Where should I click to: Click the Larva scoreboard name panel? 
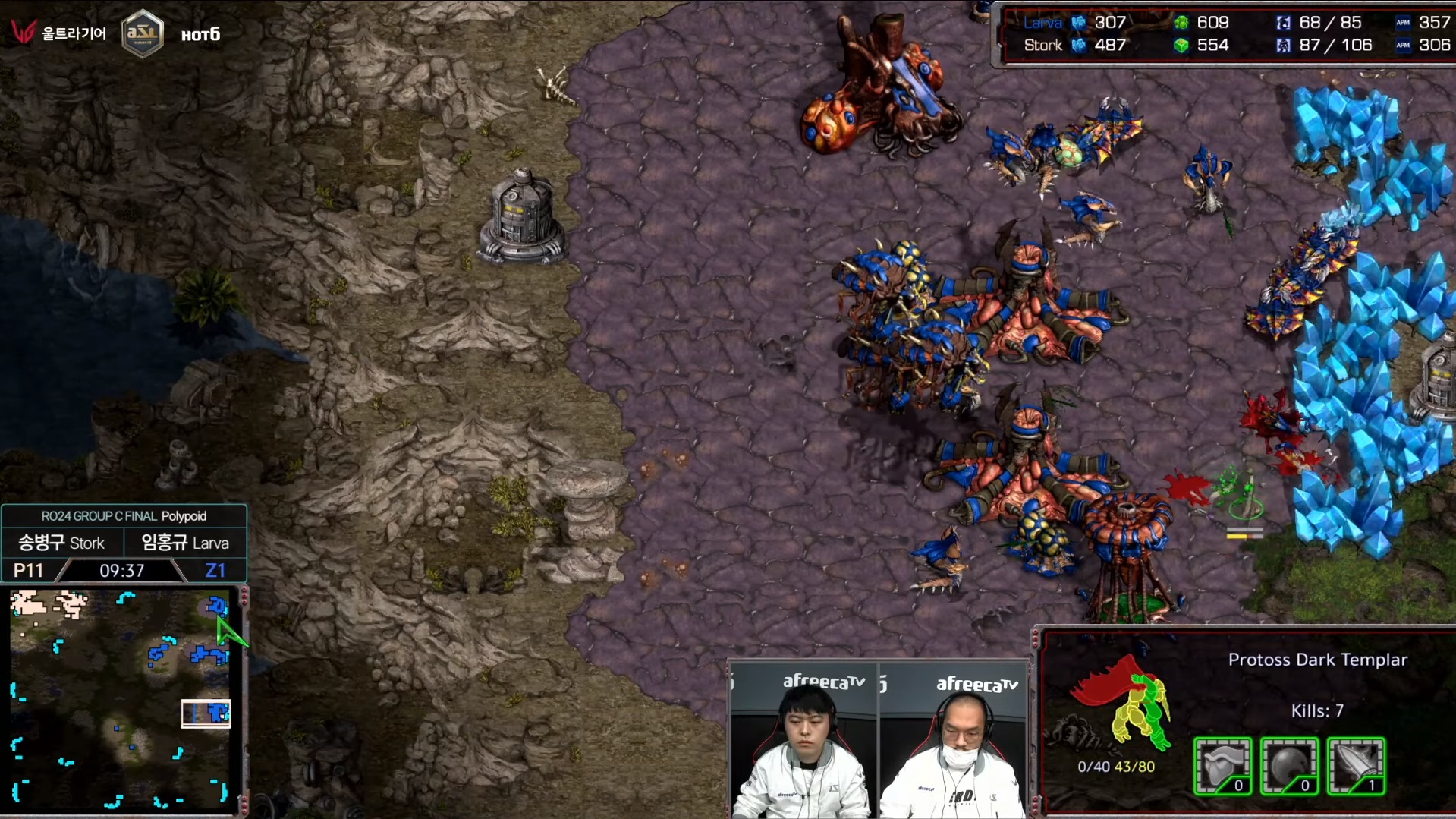[x=185, y=543]
